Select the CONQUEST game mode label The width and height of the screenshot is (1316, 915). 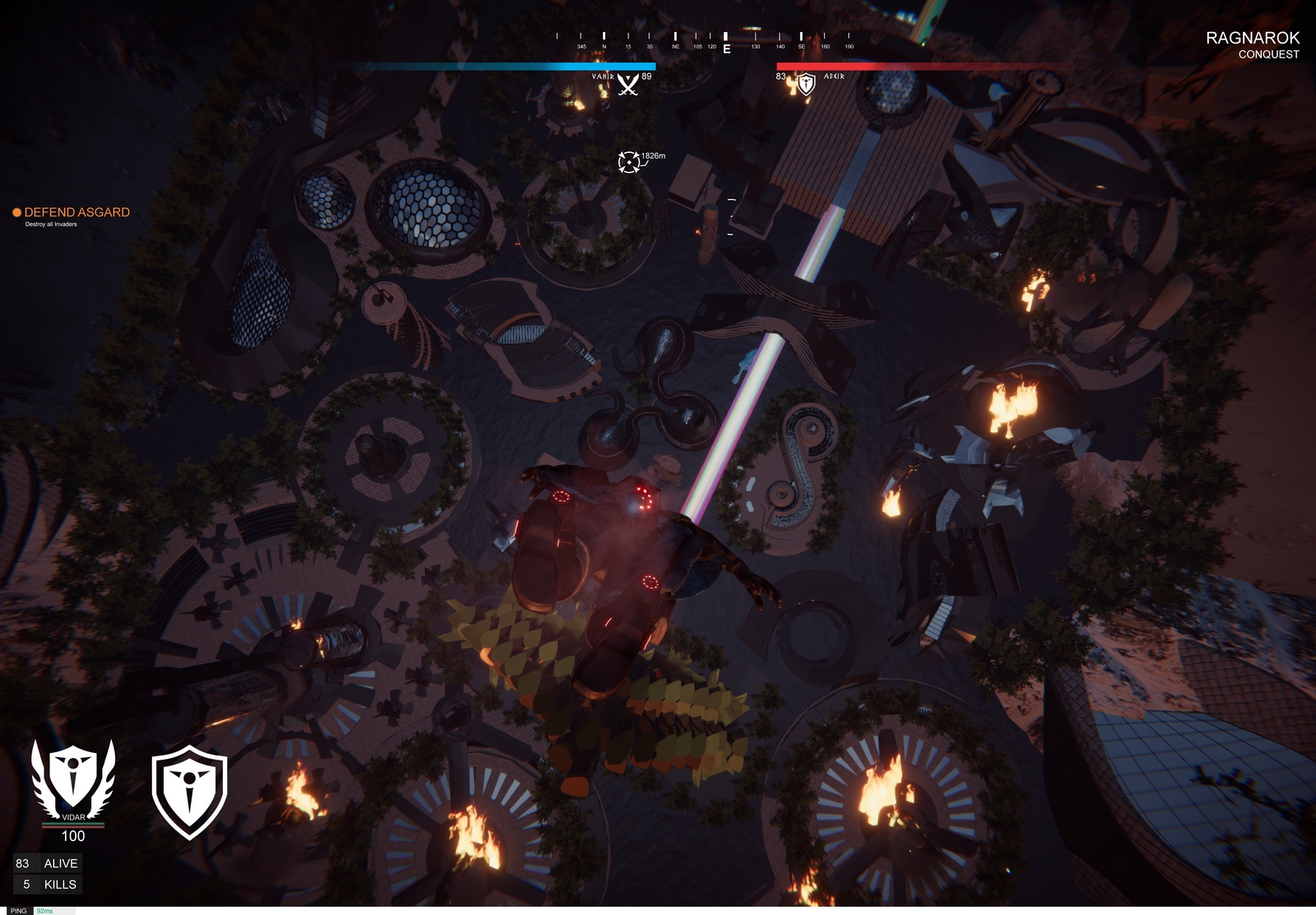(x=1267, y=55)
